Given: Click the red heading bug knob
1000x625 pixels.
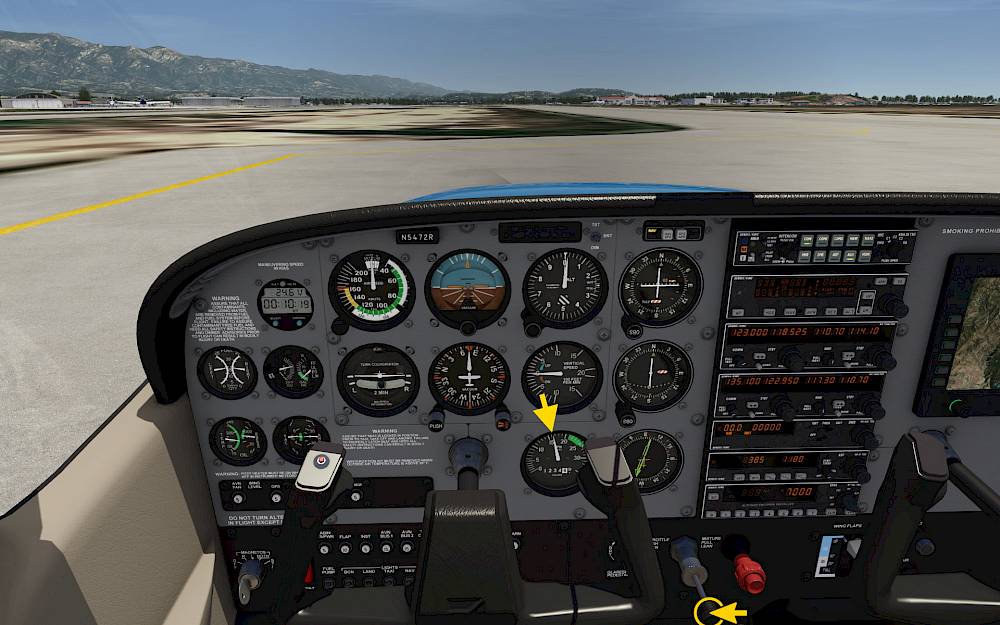Looking at the screenshot, I should click(502, 417).
